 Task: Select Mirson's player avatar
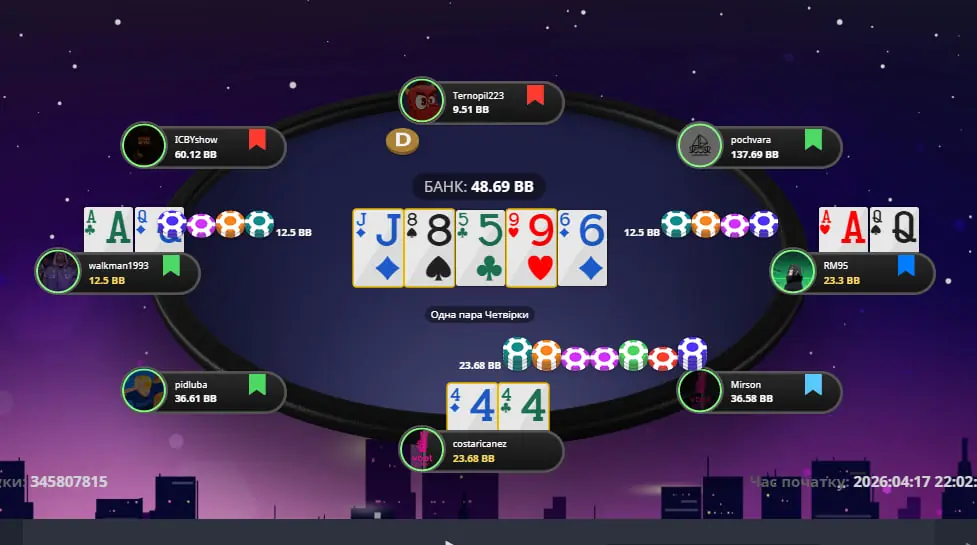[700, 391]
